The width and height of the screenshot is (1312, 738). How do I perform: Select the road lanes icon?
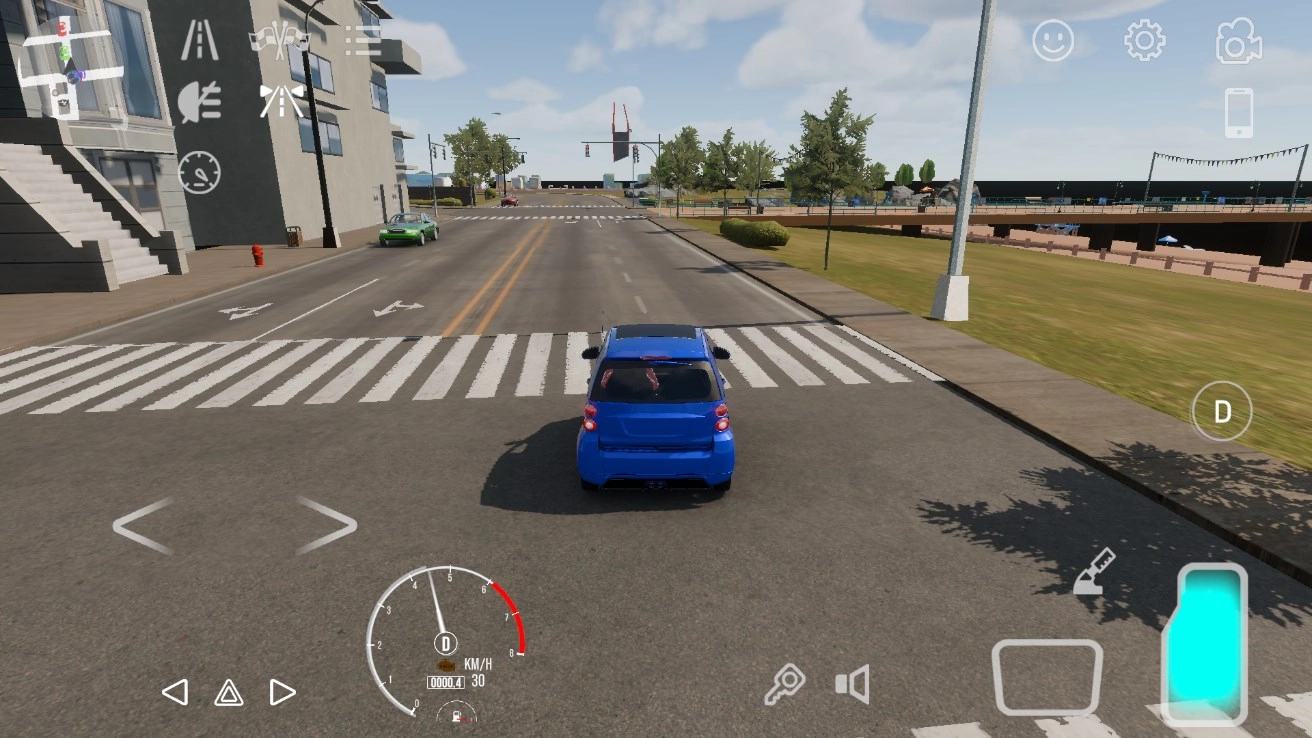pyautogui.click(x=199, y=38)
